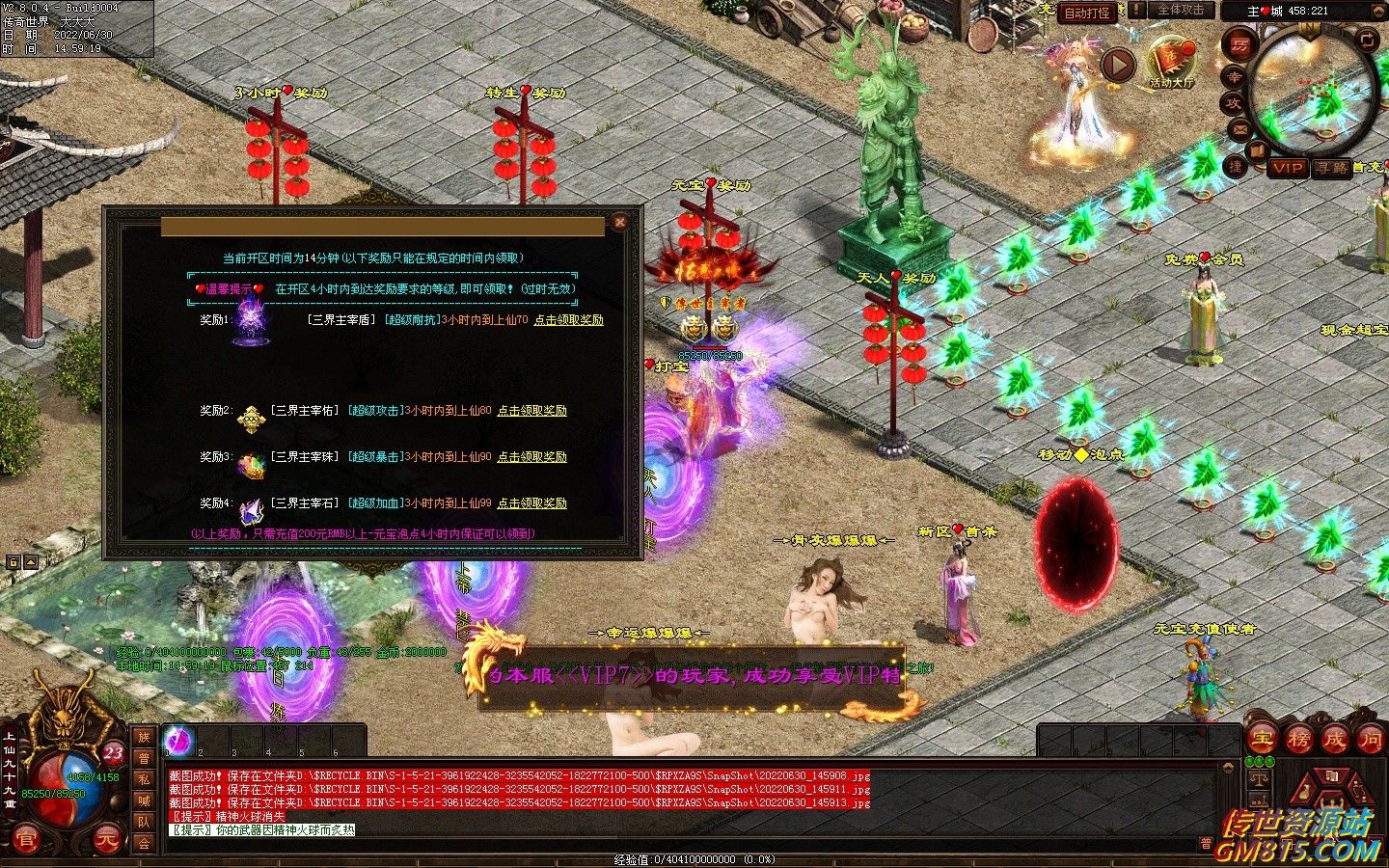This screenshot has height=868, width=1389.
Task: Open the 活动大厅 event hall icon
Action: [x=1171, y=62]
